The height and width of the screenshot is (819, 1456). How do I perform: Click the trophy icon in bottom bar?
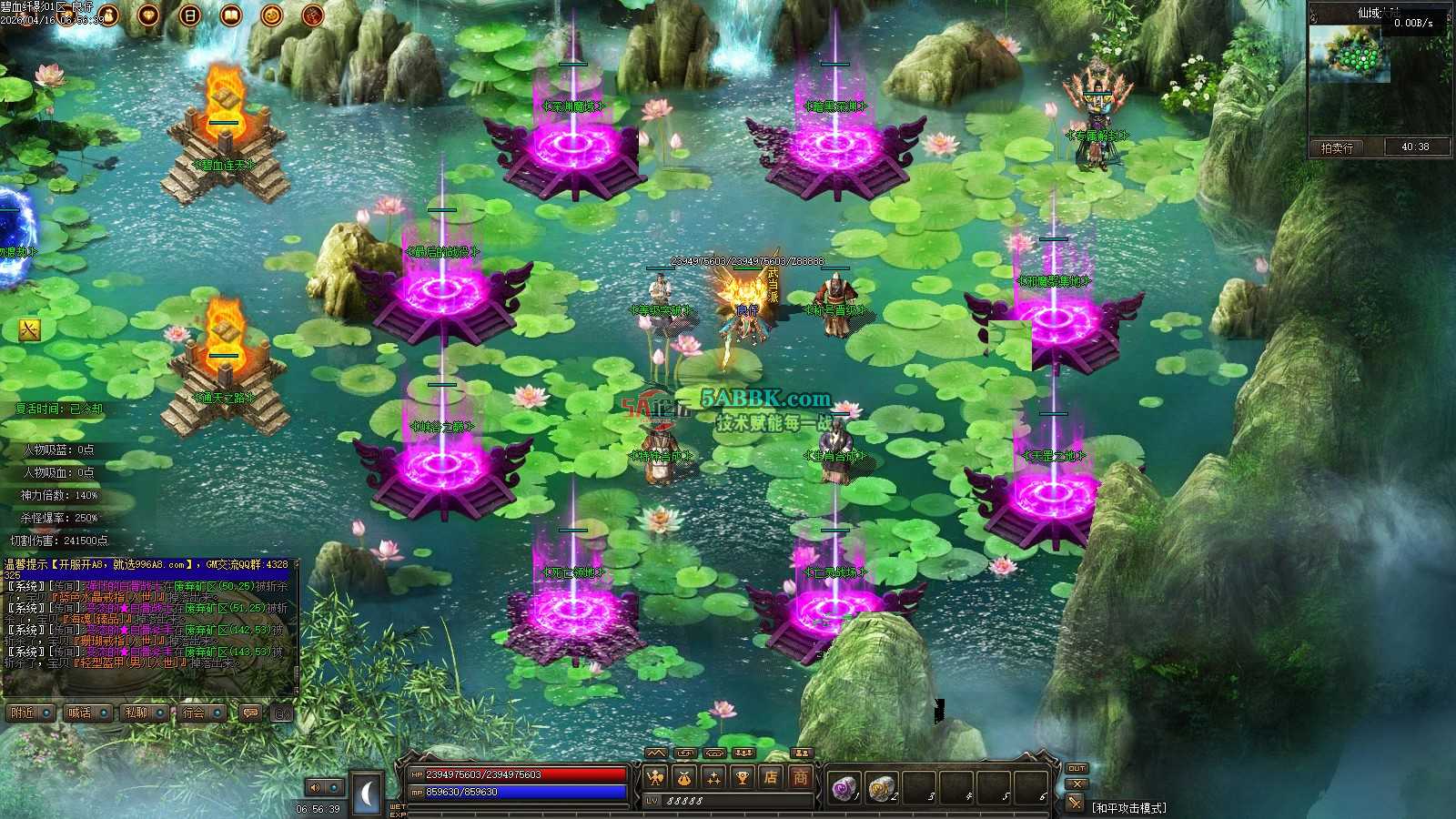point(743,777)
